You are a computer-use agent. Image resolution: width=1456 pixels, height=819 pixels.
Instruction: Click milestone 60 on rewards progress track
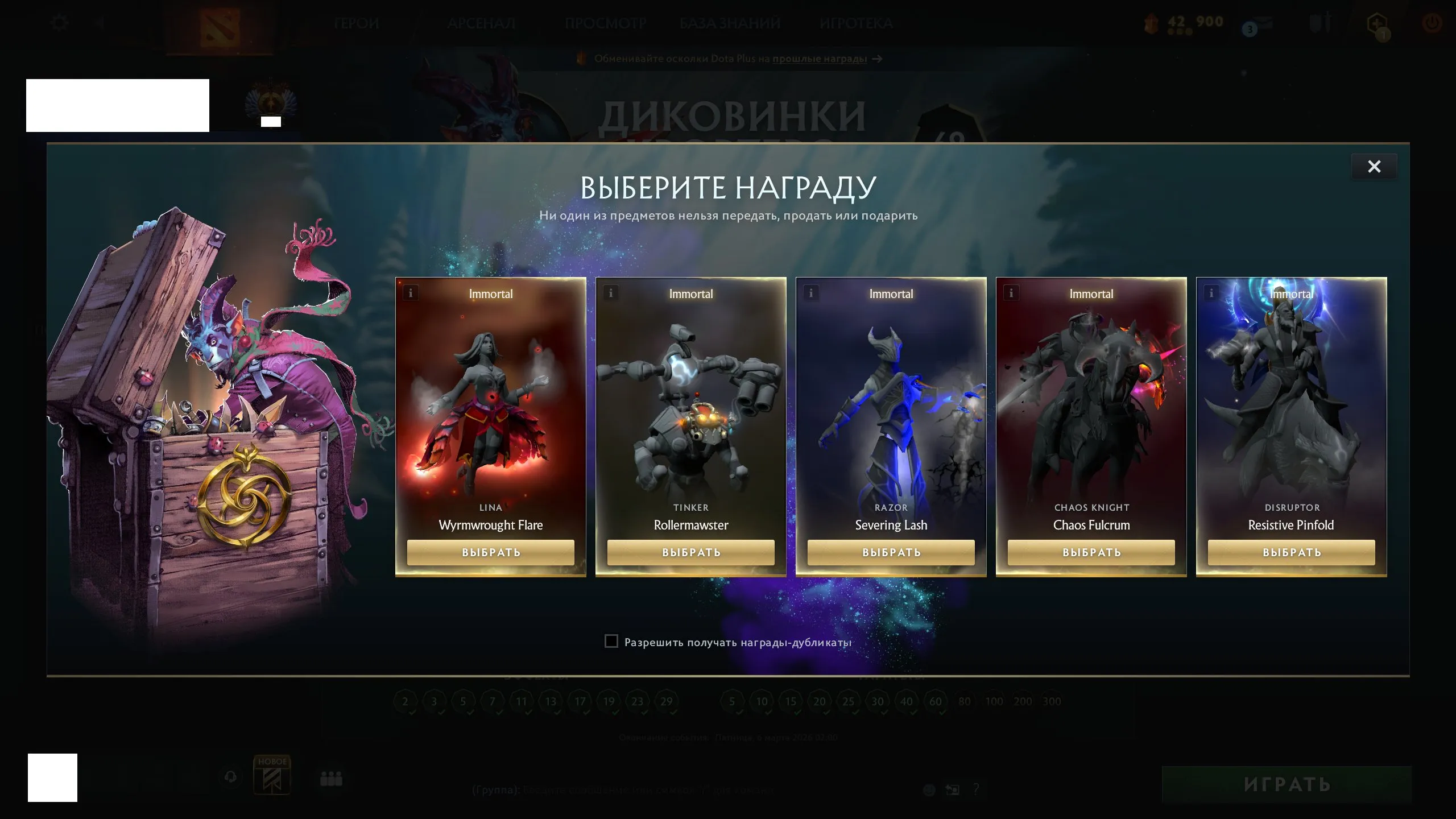point(936,701)
